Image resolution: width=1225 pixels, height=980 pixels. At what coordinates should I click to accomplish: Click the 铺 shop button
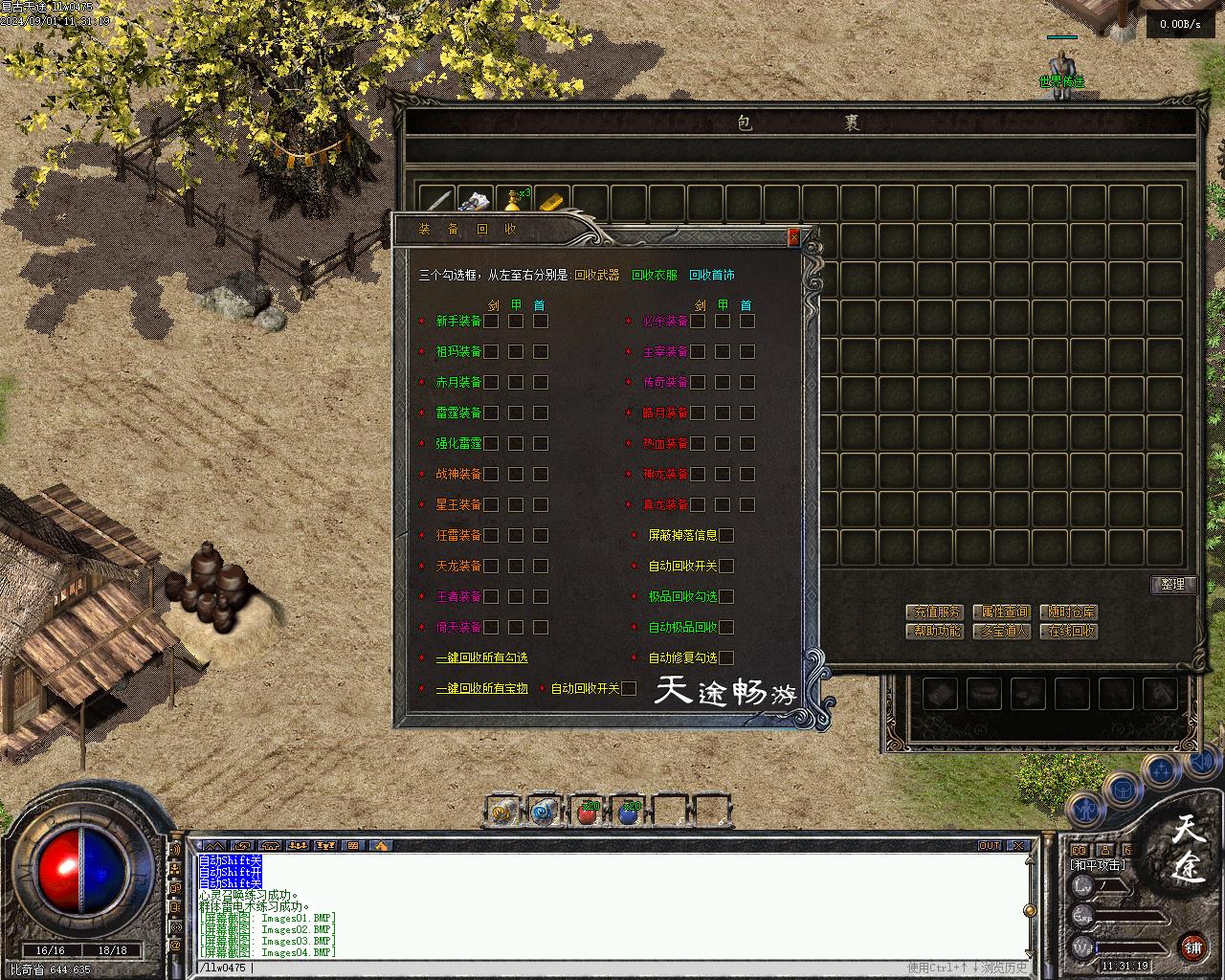click(x=1192, y=947)
